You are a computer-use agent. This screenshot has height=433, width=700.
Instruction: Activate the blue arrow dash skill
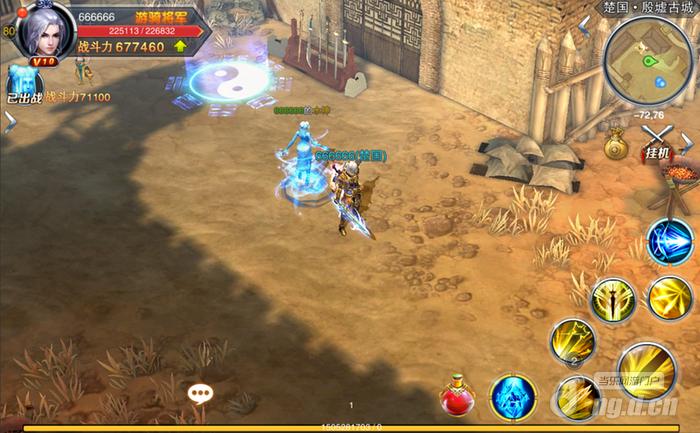(x=668, y=242)
